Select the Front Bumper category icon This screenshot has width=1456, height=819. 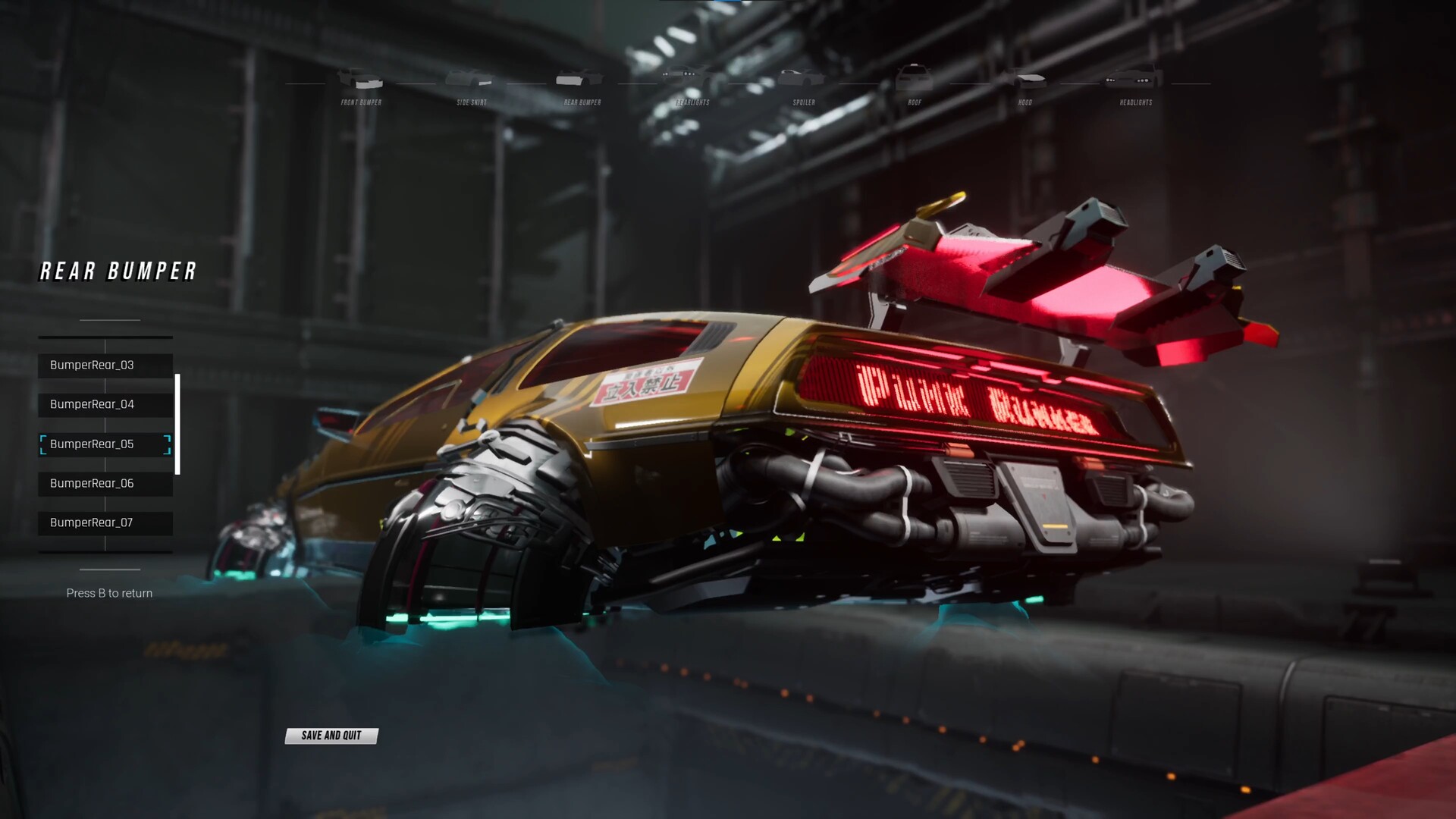360,78
